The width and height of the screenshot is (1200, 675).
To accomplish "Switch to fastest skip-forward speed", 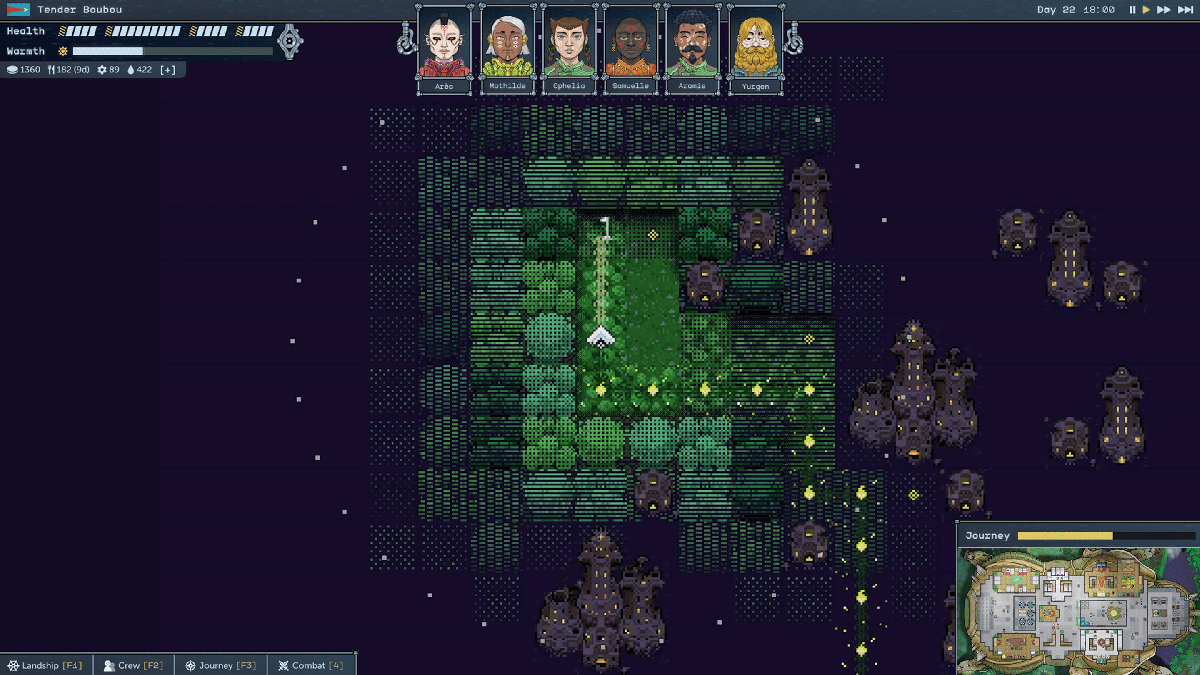I will pos(1185,10).
